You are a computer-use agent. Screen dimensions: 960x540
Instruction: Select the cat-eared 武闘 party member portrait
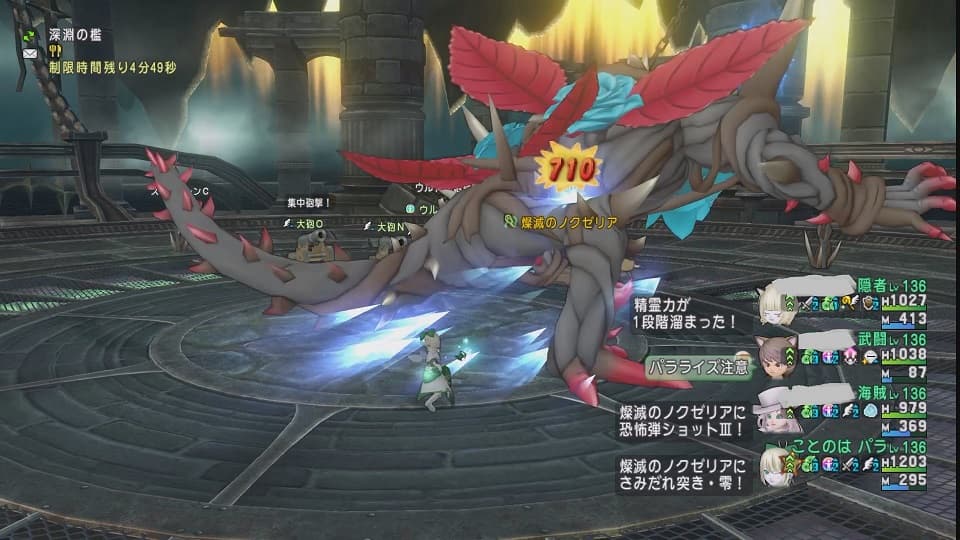click(x=773, y=359)
